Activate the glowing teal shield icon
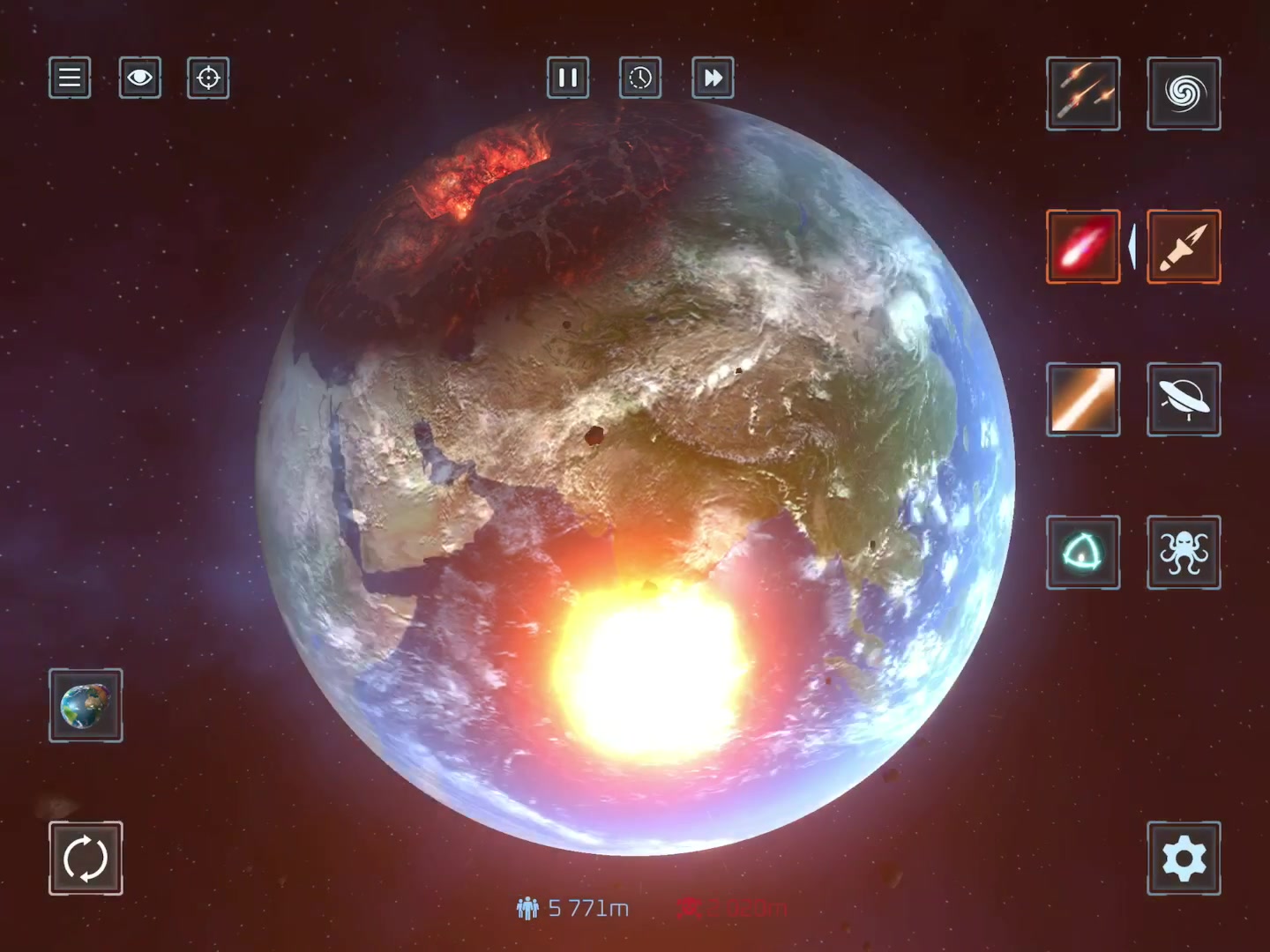 click(x=1083, y=553)
